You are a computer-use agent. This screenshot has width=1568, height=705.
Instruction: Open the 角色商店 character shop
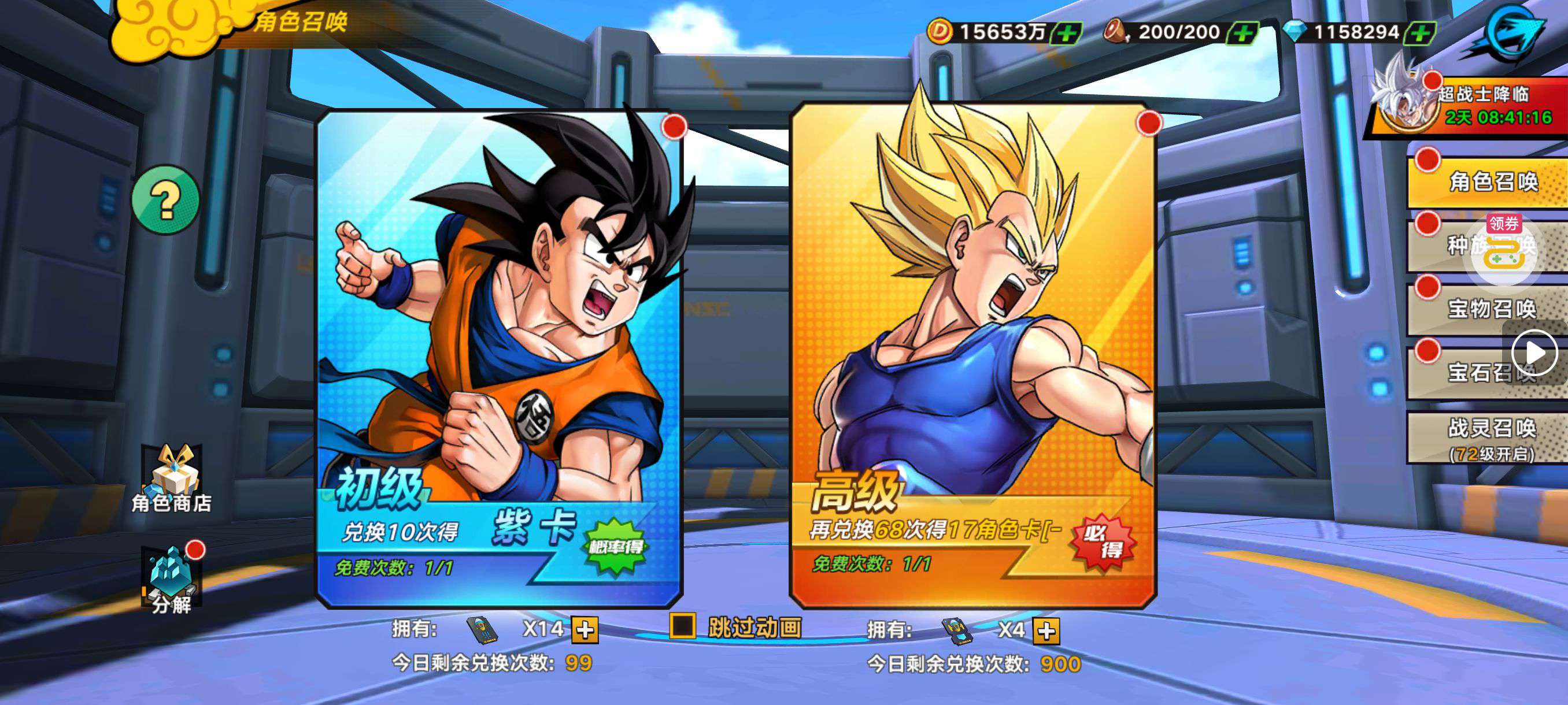pyautogui.click(x=172, y=481)
